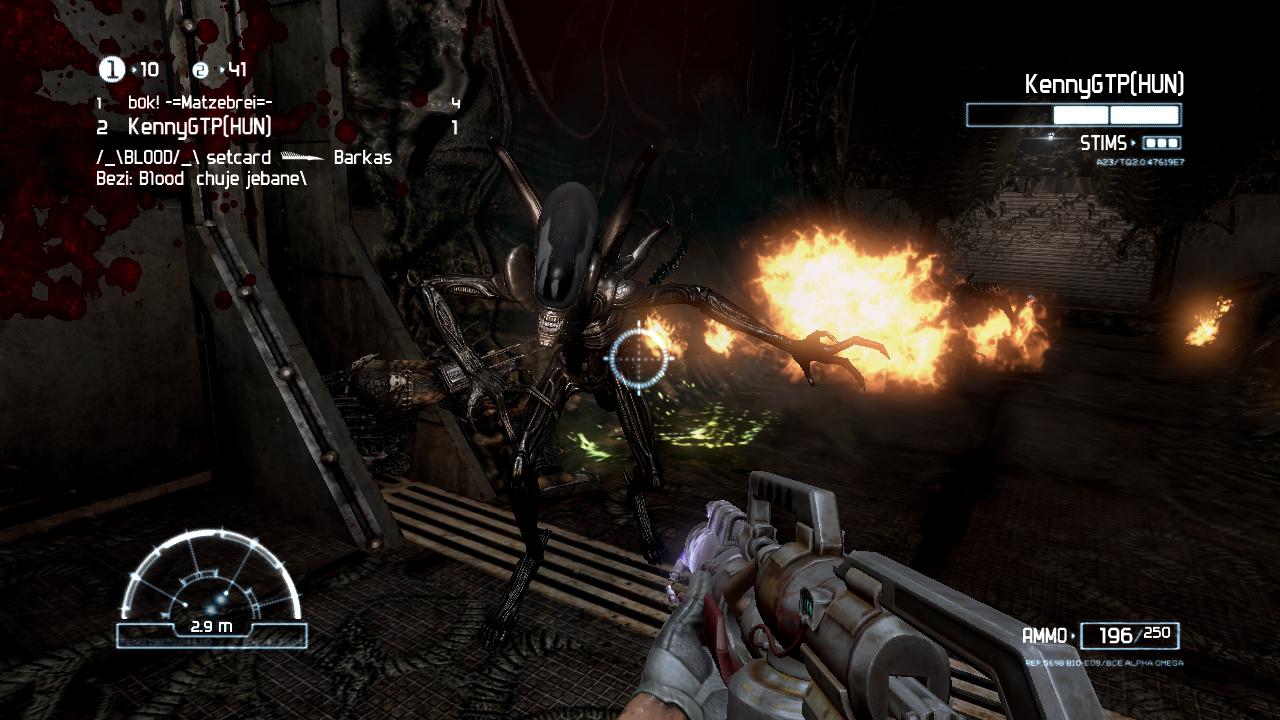Screen dimensions: 1280x720
Task: Click the 2.9 m distance readout
Action: 212,630
